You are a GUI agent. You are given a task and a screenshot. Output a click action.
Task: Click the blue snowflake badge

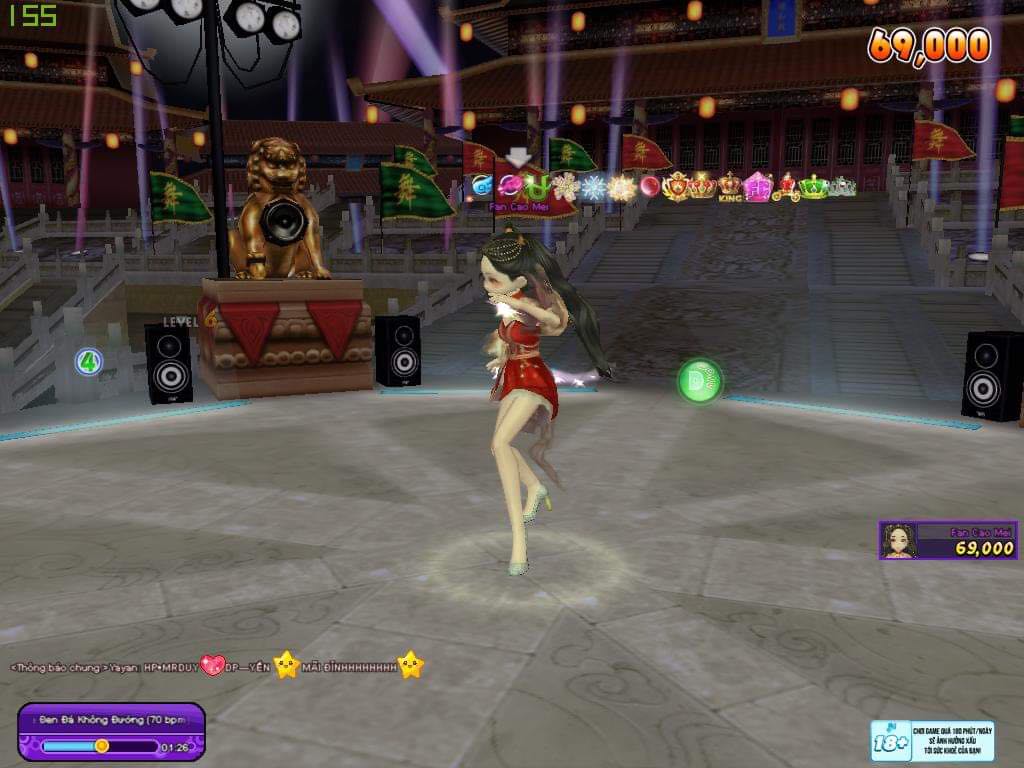(594, 187)
